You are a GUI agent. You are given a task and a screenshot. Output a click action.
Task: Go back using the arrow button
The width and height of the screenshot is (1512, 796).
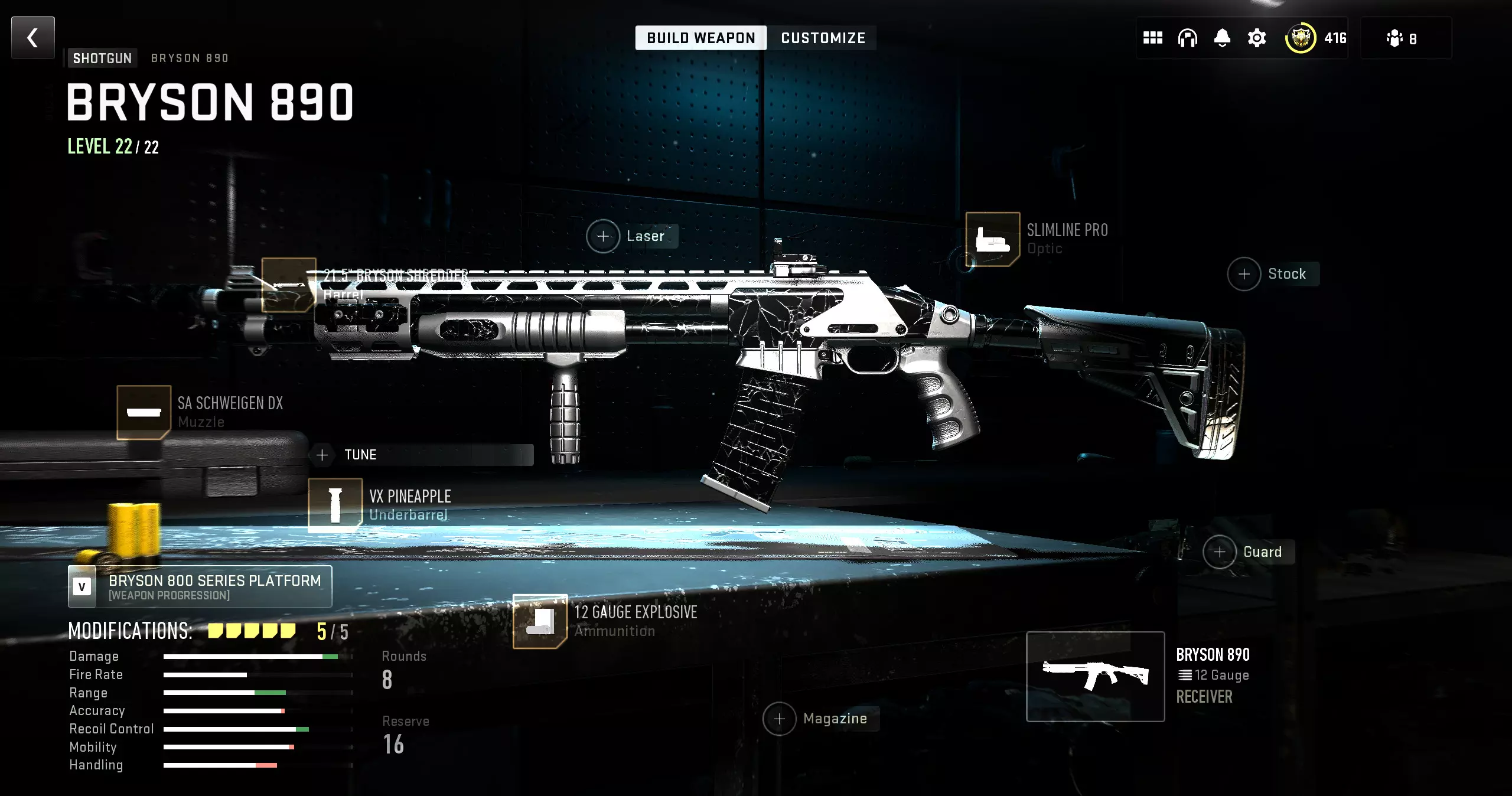33,38
